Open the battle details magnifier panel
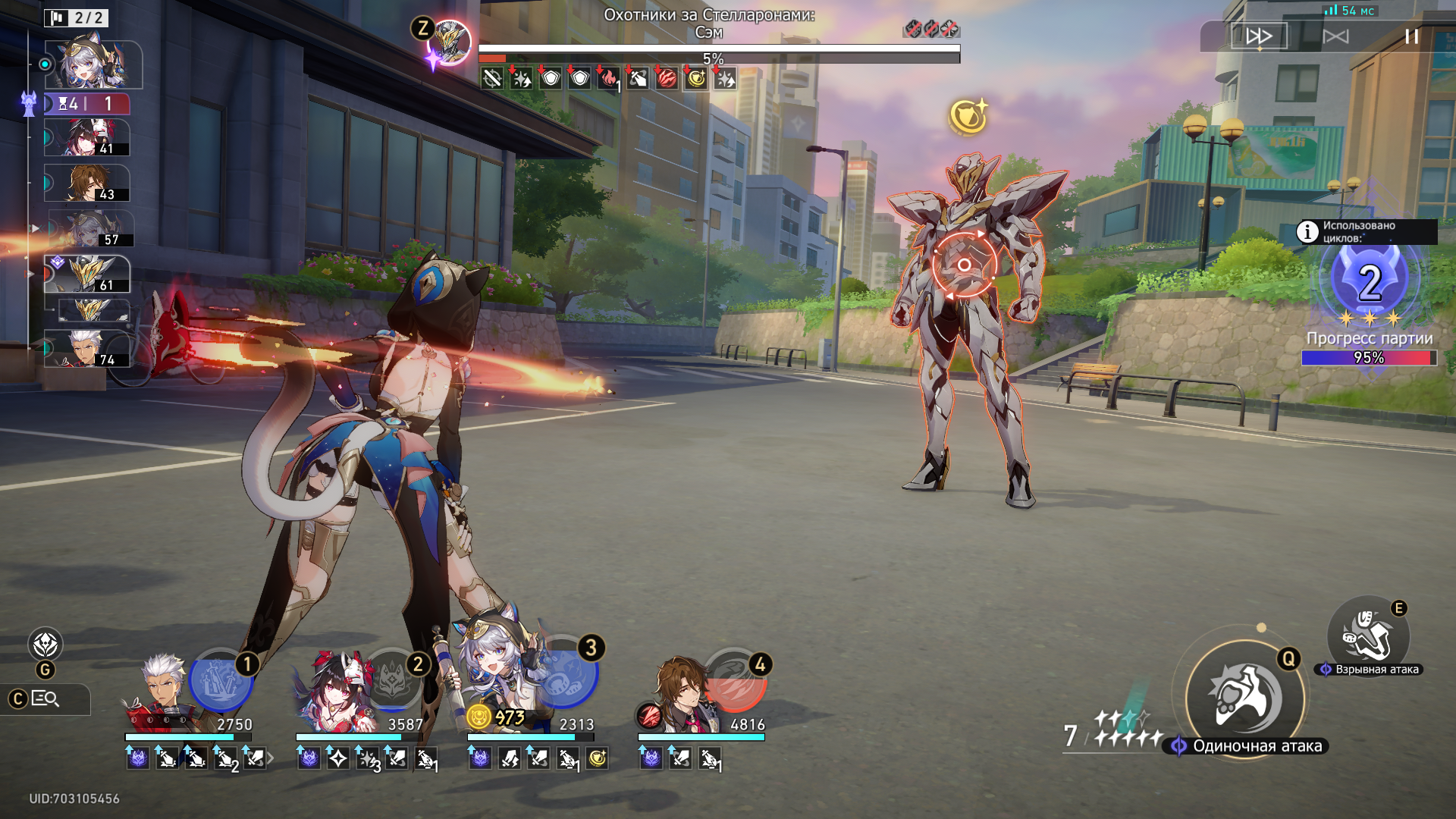Image resolution: width=1456 pixels, height=819 pixels. (45, 699)
